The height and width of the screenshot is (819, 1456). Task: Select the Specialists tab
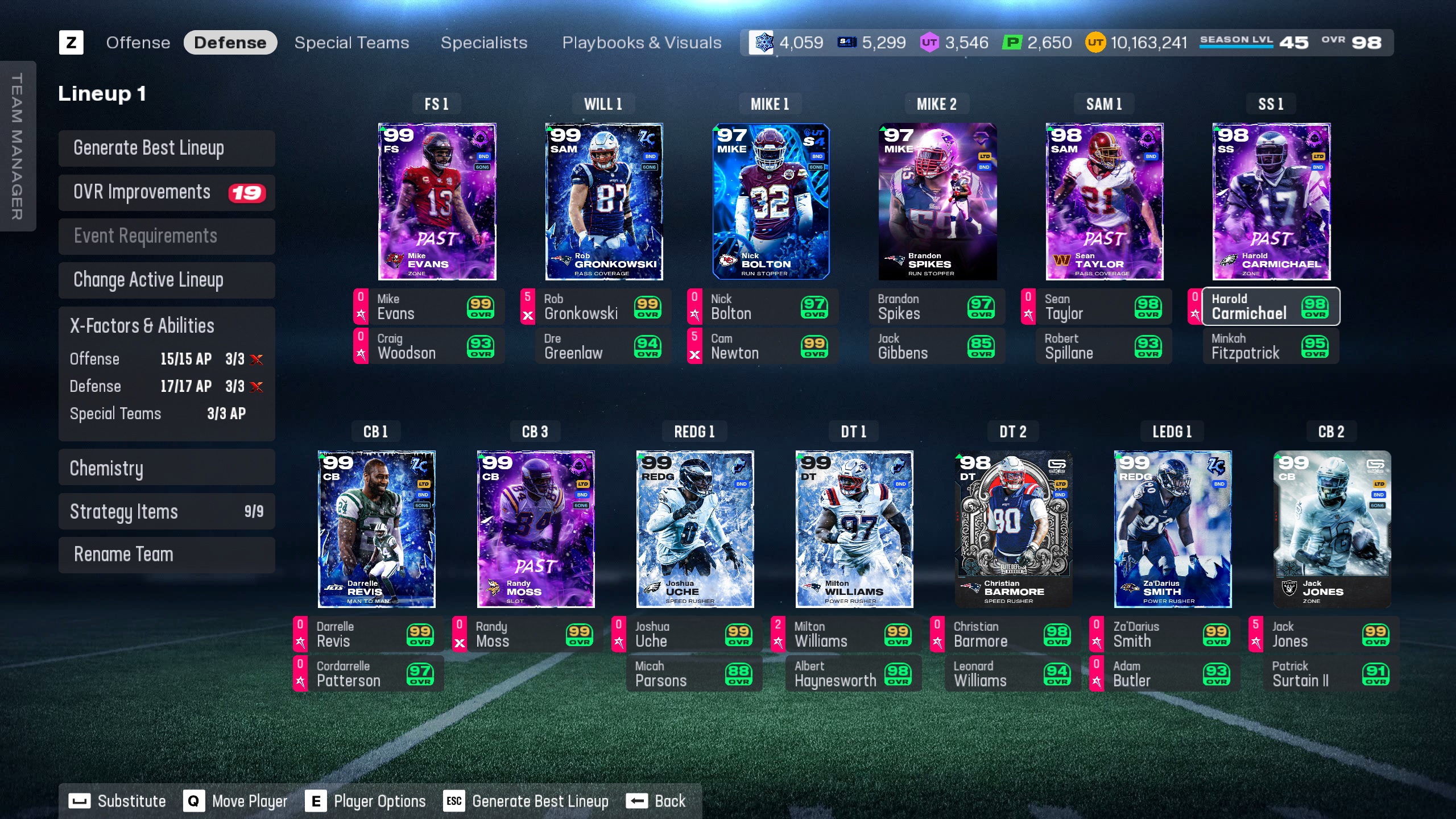click(483, 43)
